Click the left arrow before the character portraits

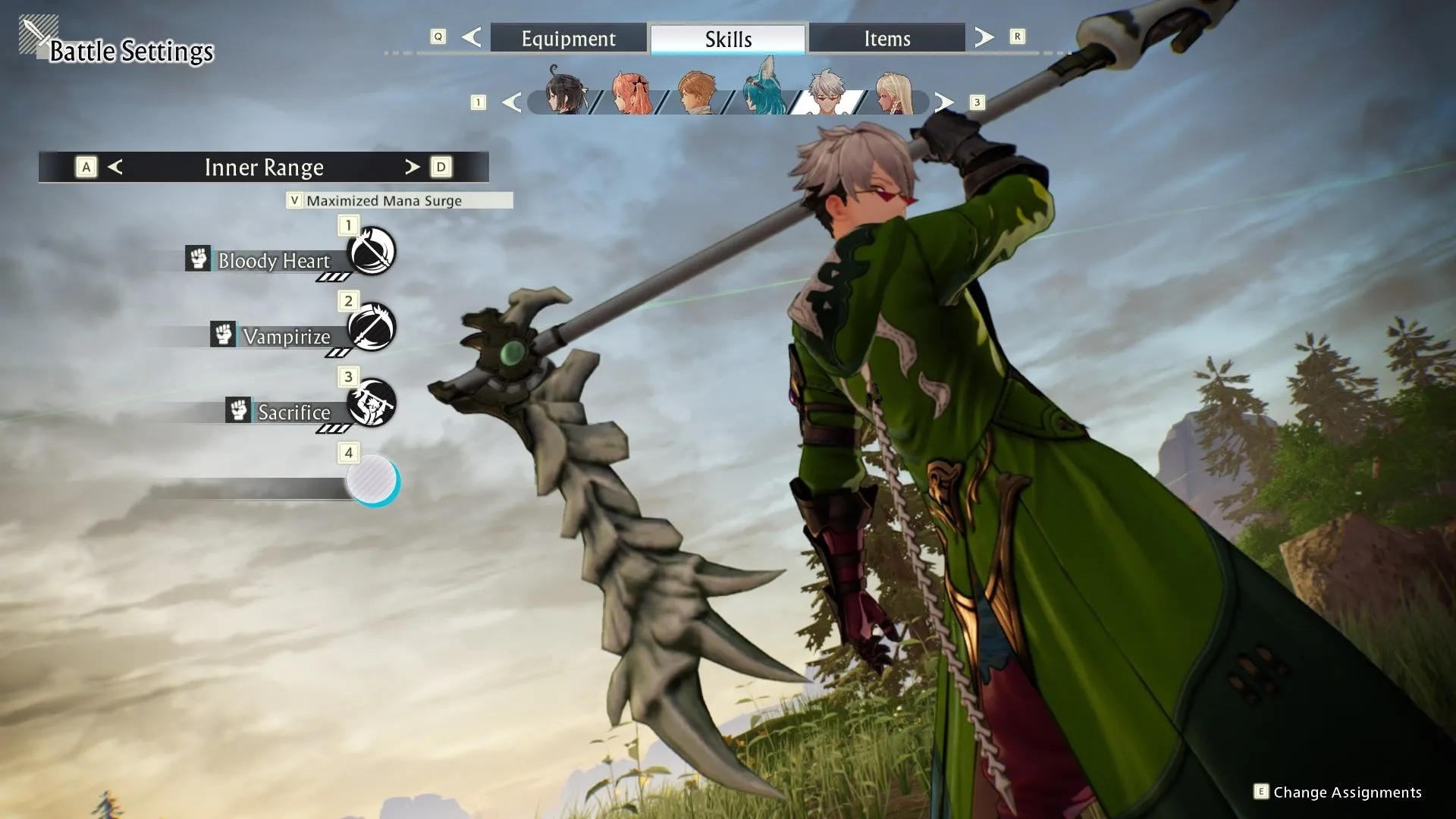(x=512, y=102)
